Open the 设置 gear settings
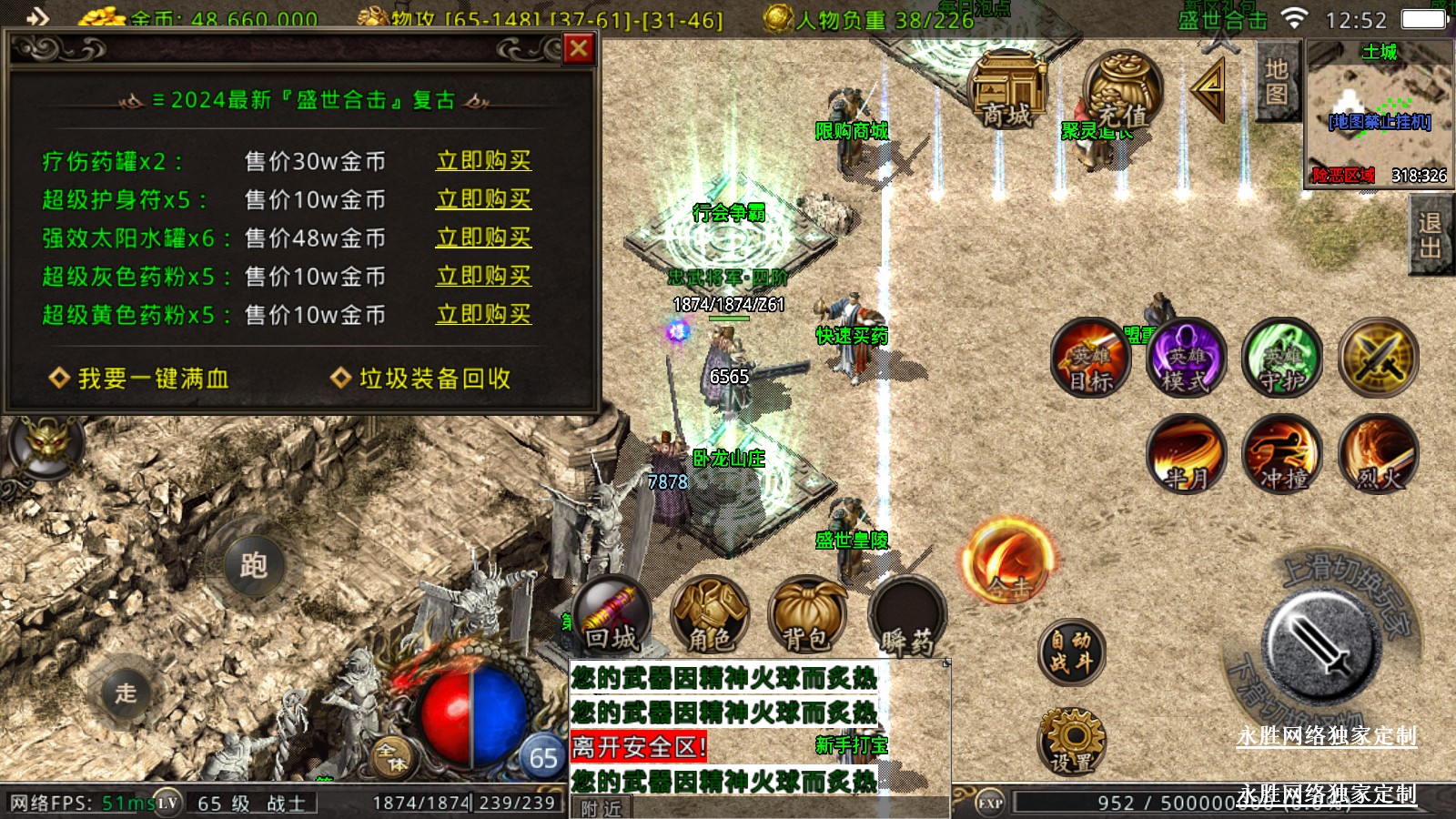 (x=1071, y=741)
